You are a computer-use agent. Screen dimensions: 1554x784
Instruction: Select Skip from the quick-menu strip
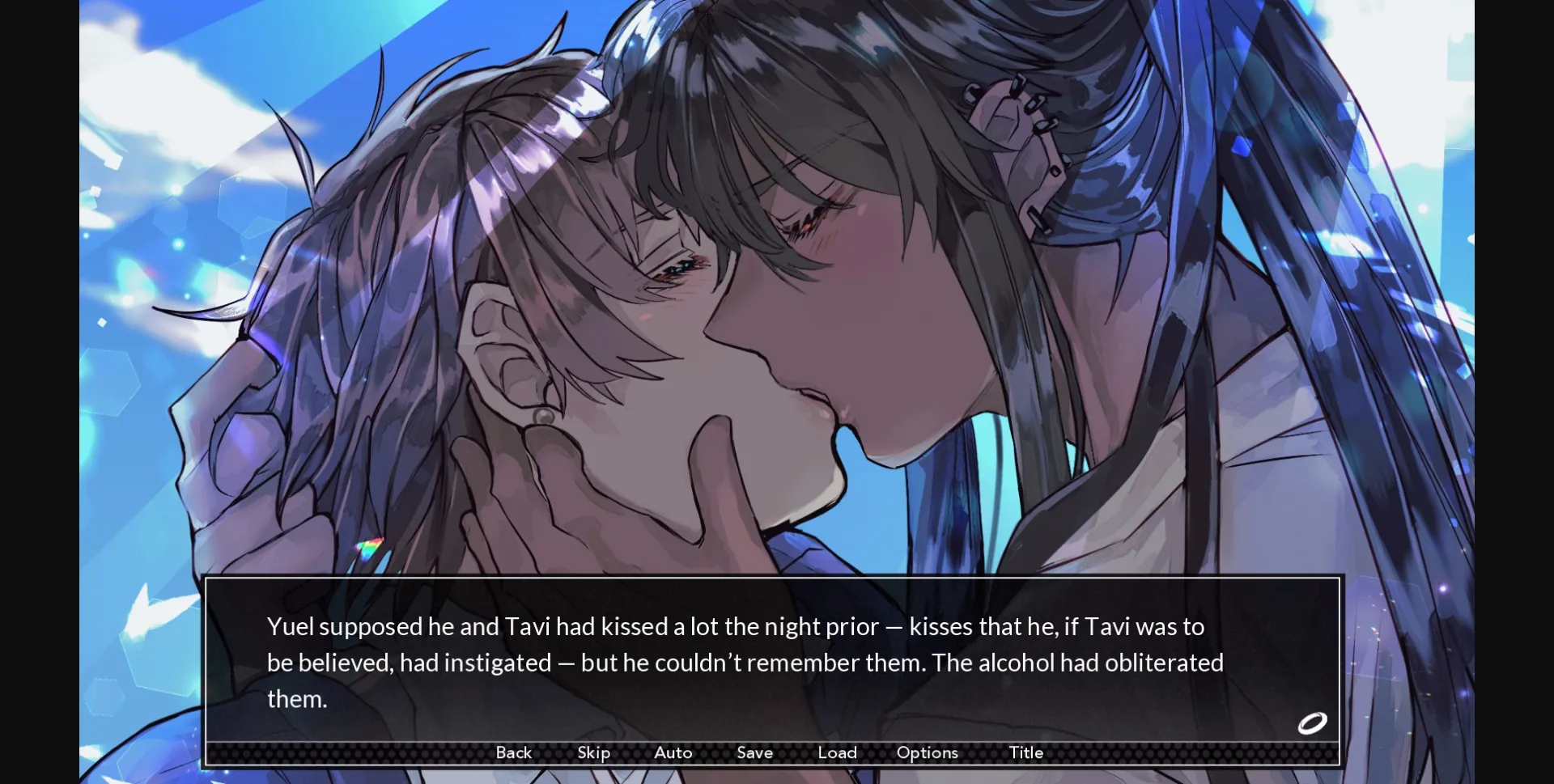click(x=593, y=752)
